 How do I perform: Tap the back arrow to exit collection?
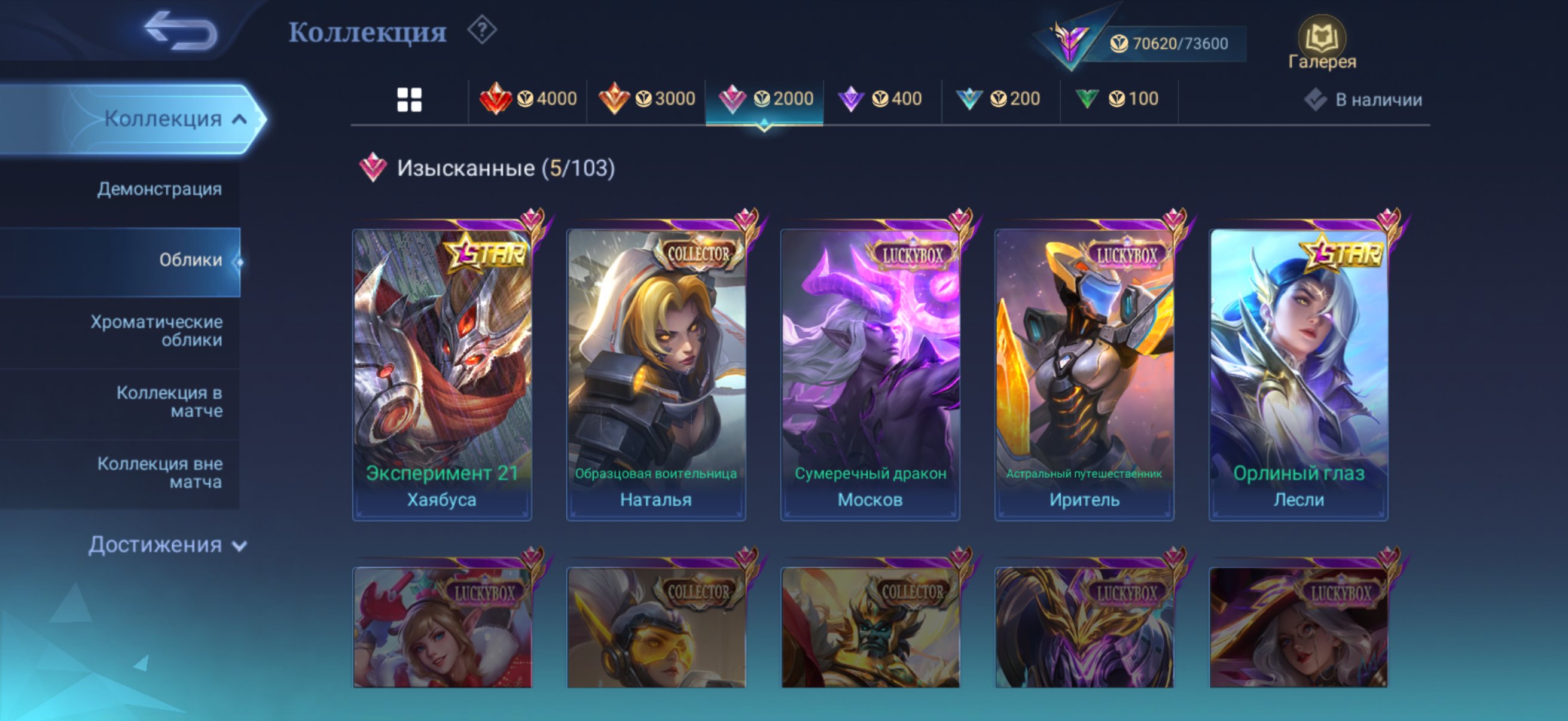pyautogui.click(x=181, y=29)
